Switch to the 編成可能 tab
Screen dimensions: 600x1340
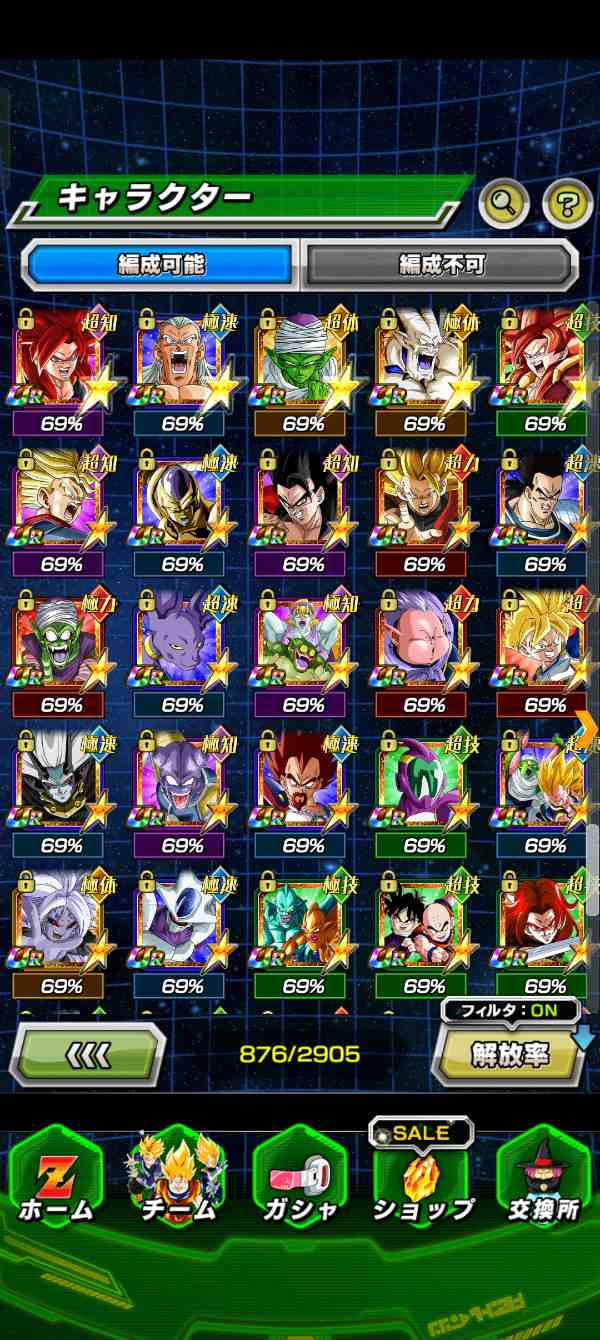(x=160, y=265)
